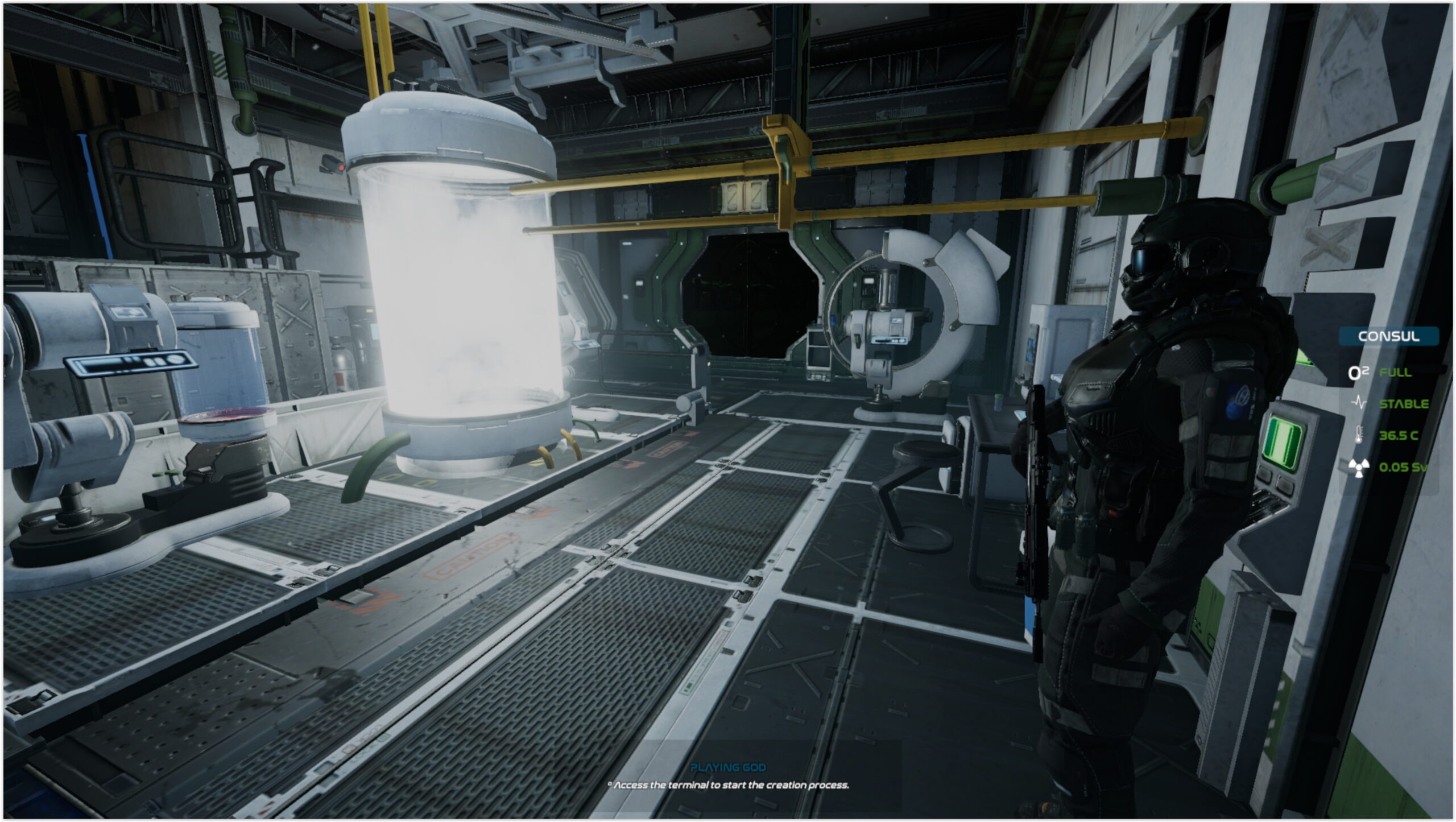Select the Playing God objective tracker
This screenshot has height=822, width=1456.
pos(728,767)
